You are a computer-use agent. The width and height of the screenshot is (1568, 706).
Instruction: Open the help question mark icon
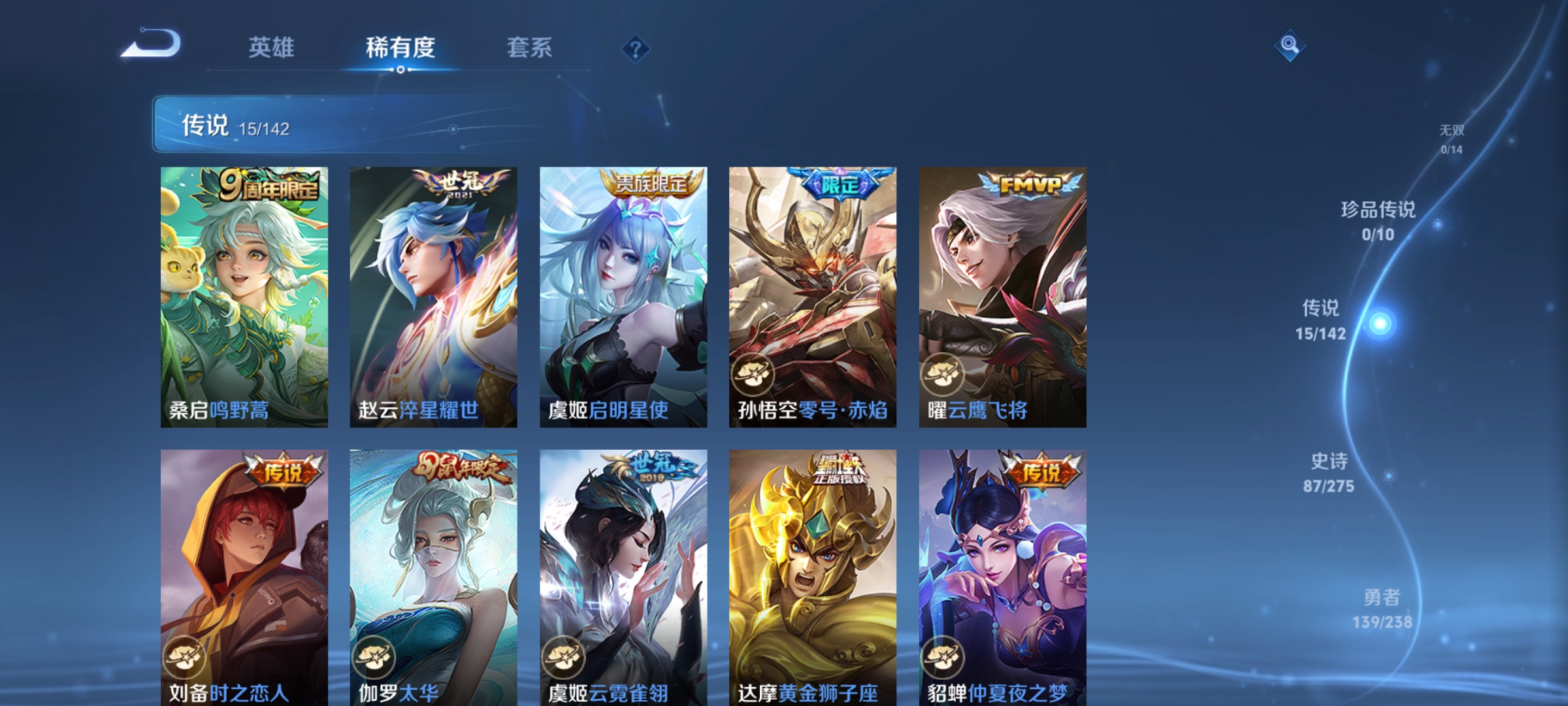(634, 48)
